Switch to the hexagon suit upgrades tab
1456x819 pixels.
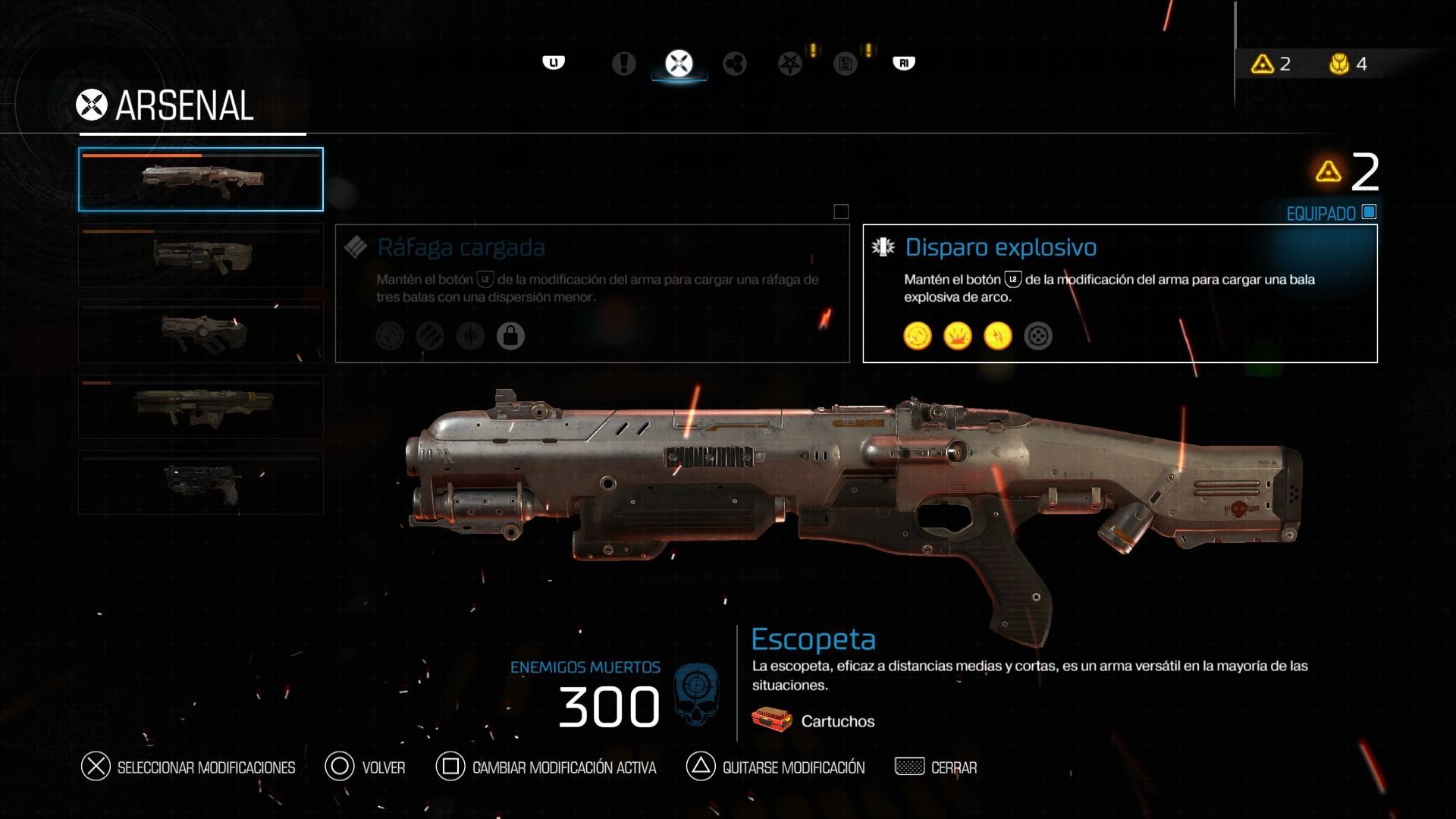pyautogui.click(x=734, y=64)
